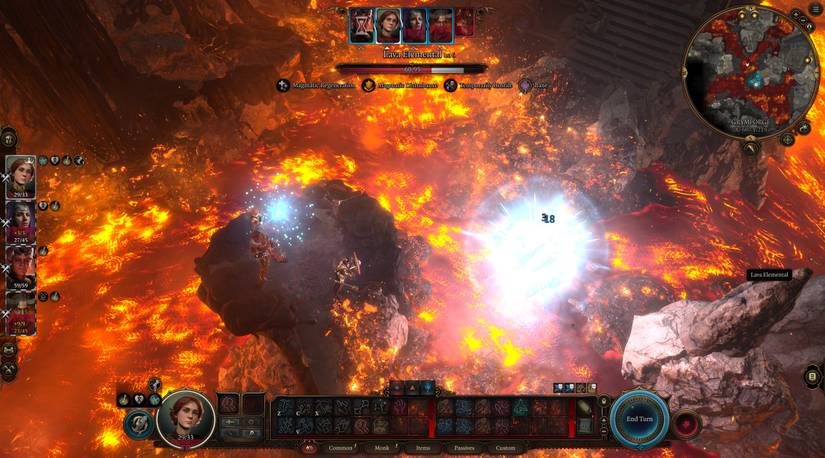Open the Monk hotbar tab
The width and height of the screenshot is (825, 458).
381,448
